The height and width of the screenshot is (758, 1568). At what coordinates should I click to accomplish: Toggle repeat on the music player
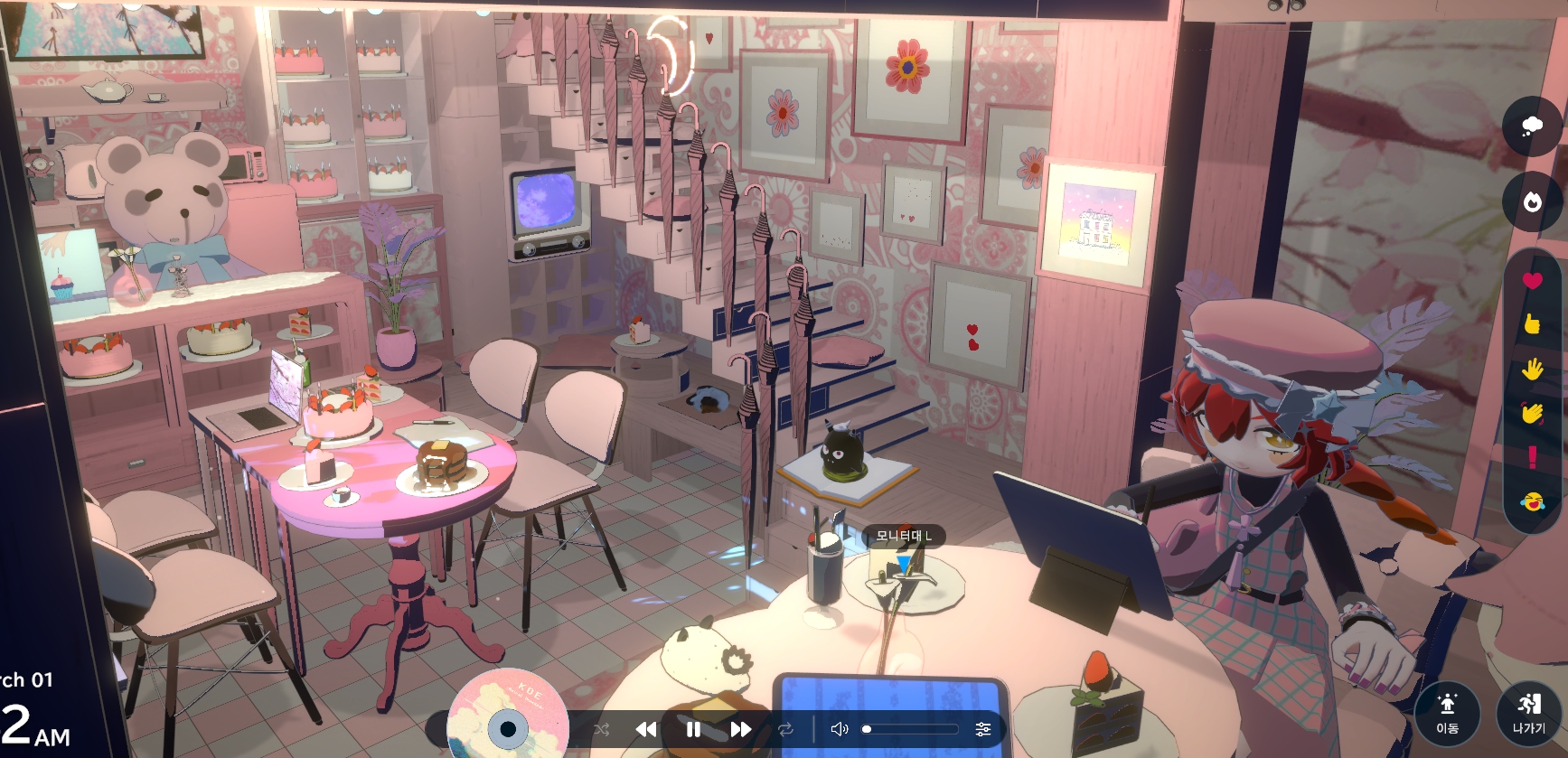[785, 729]
